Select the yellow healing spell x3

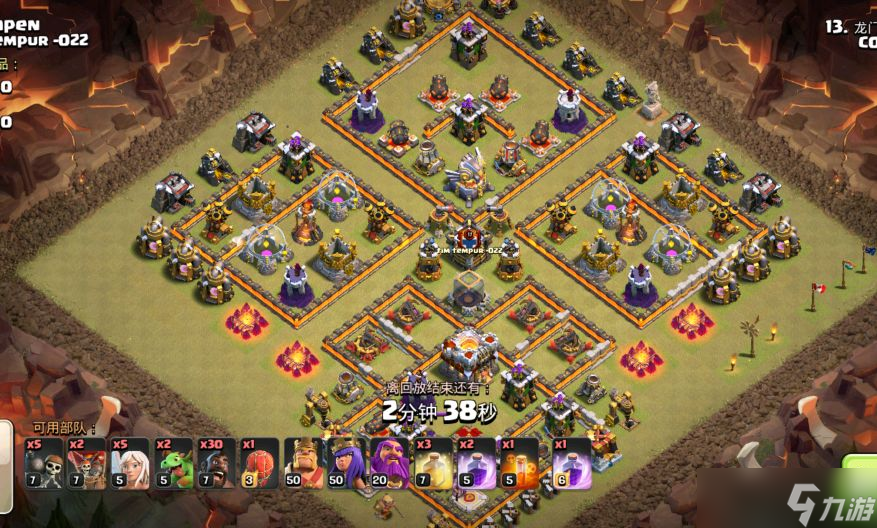(433, 463)
